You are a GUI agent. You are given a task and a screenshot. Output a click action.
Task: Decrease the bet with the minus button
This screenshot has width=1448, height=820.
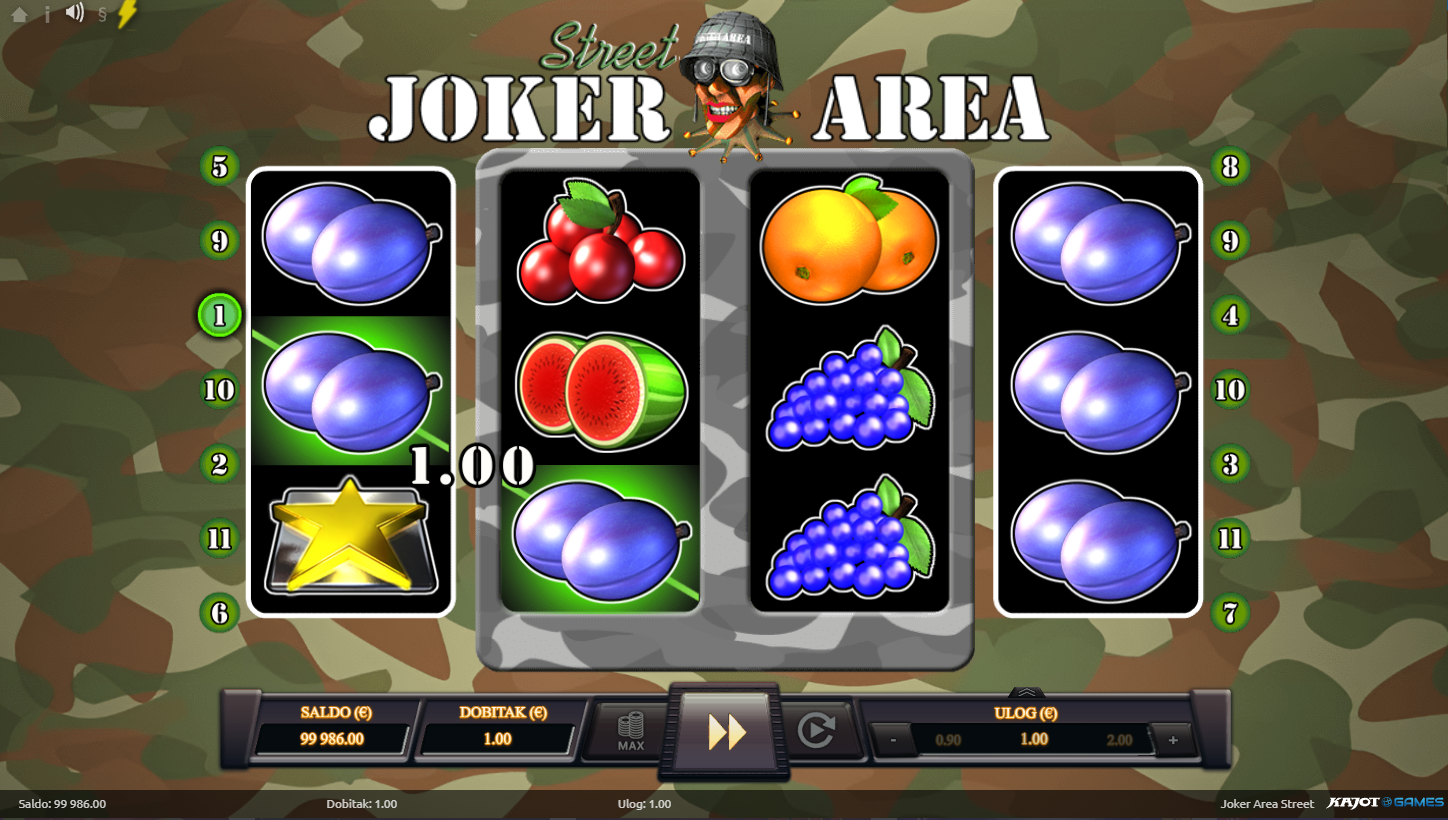(892, 741)
